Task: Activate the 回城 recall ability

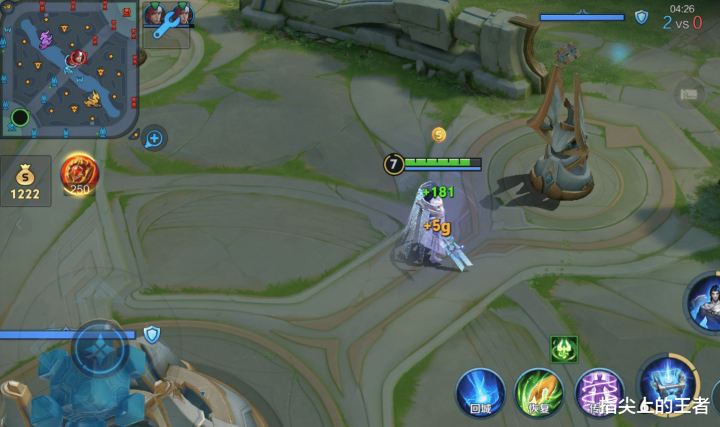Action: pyautogui.click(x=479, y=391)
